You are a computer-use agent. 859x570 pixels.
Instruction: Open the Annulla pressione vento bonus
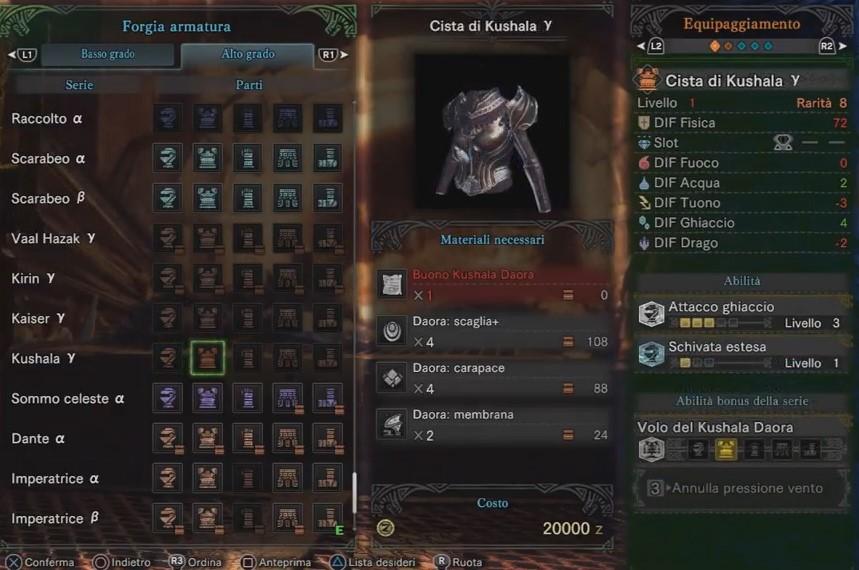[743, 489]
